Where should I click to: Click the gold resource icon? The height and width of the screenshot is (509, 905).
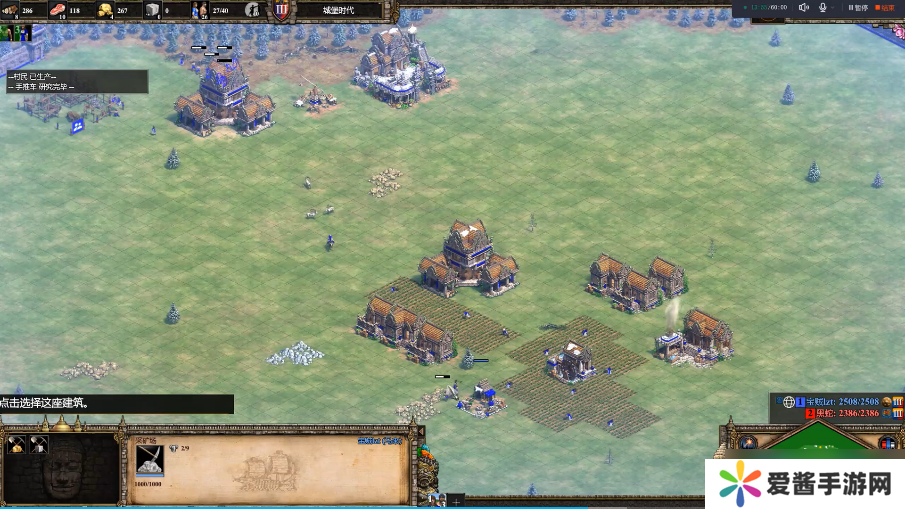coord(104,10)
